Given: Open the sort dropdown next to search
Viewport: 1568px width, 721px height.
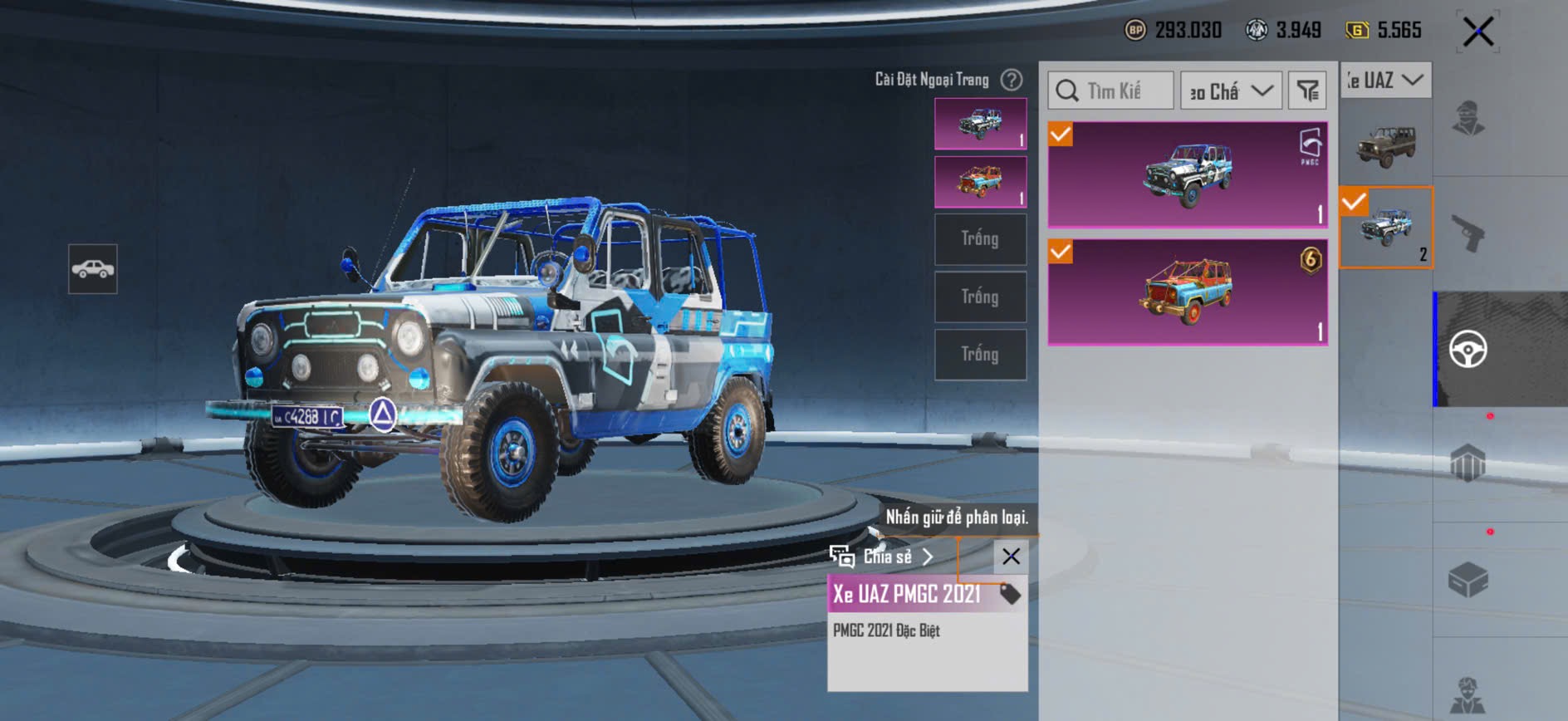Looking at the screenshot, I should click(x=1231, y=91).
